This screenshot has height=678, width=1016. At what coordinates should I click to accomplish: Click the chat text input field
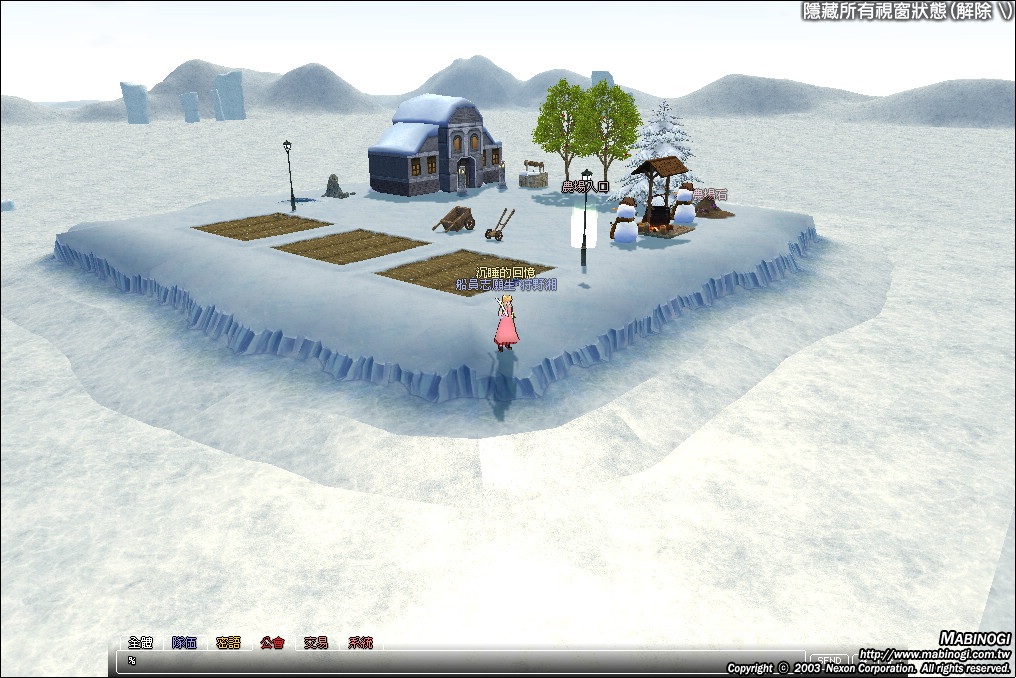point(460,661)
